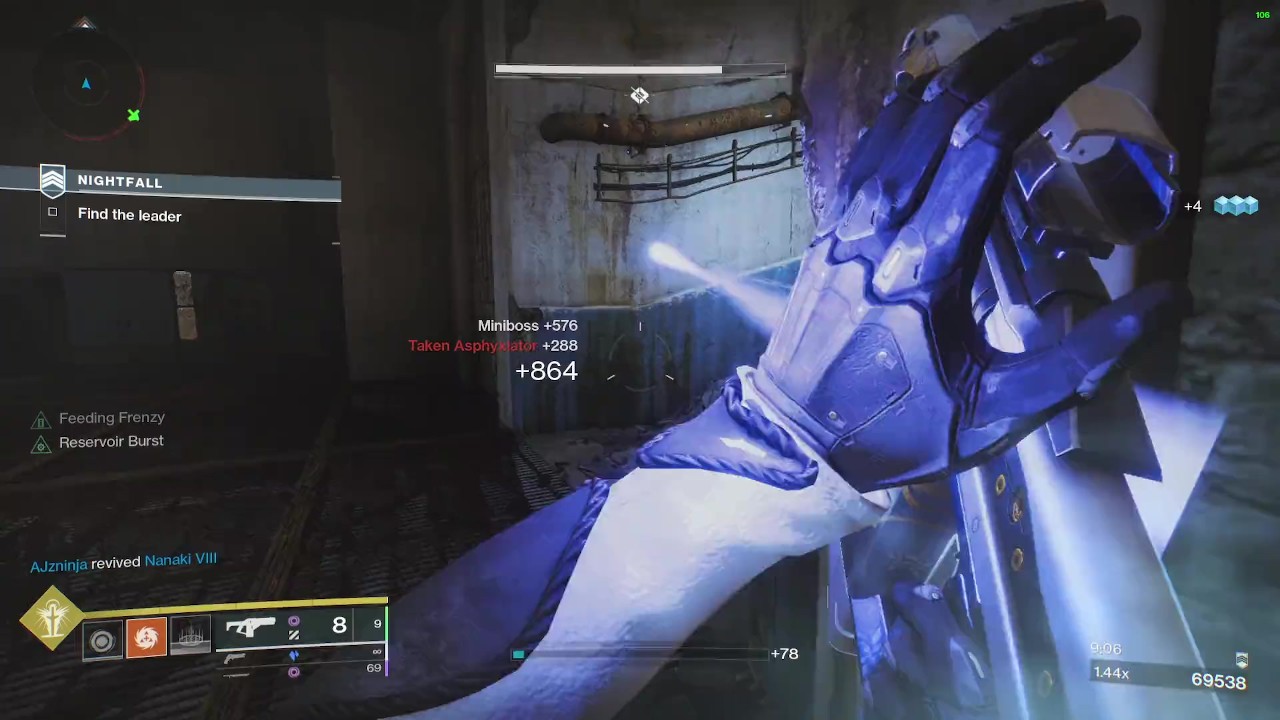Click the diamond waypoint marker below the boss bar

click(639, 96)
